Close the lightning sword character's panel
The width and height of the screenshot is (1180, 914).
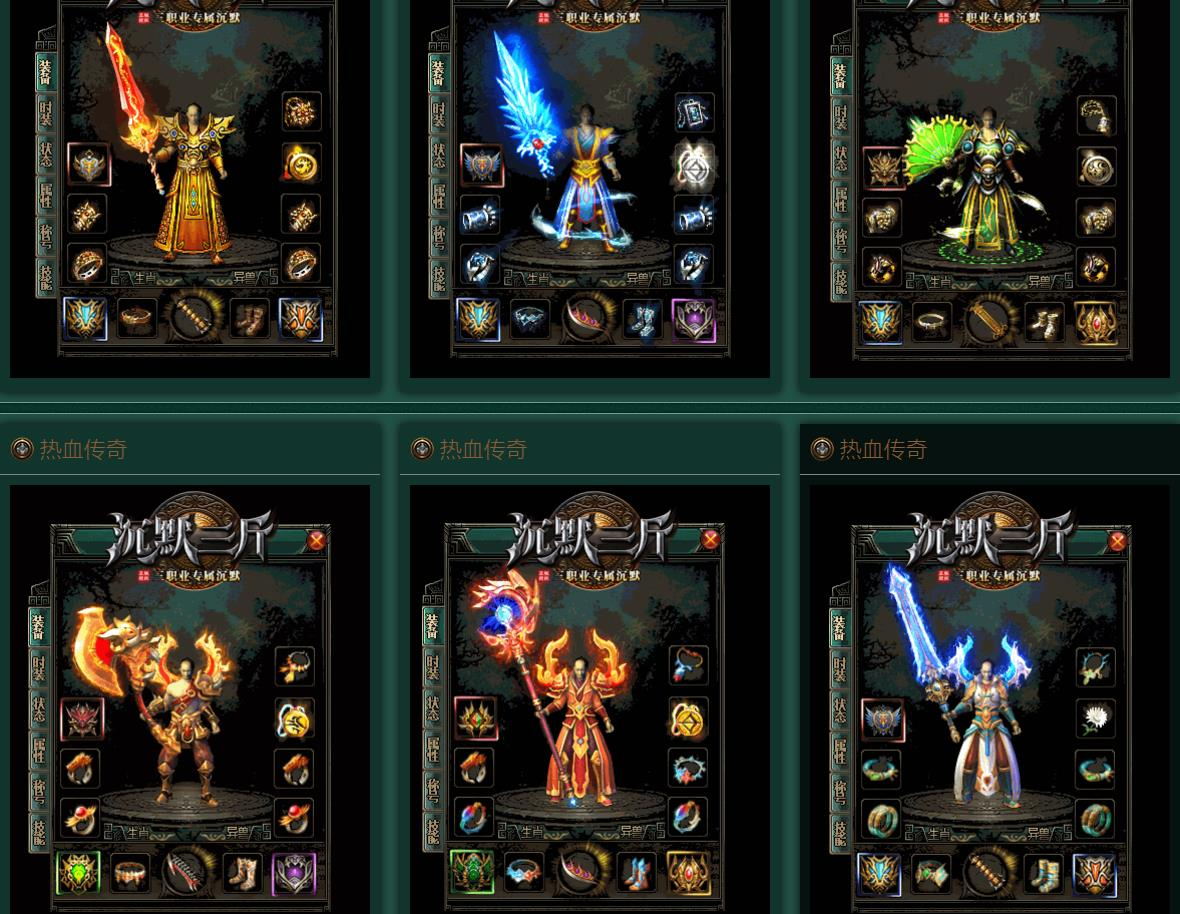click(x=1117, y=541)
